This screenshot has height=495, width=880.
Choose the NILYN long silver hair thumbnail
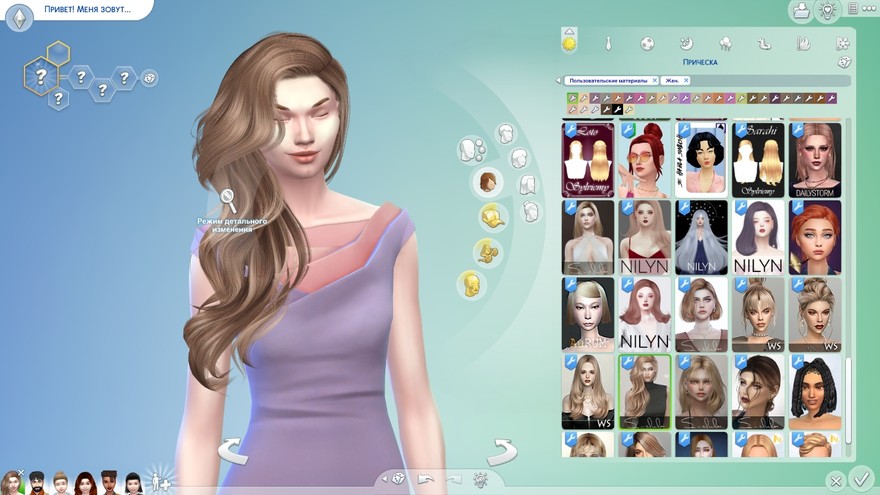click(701, 237)
